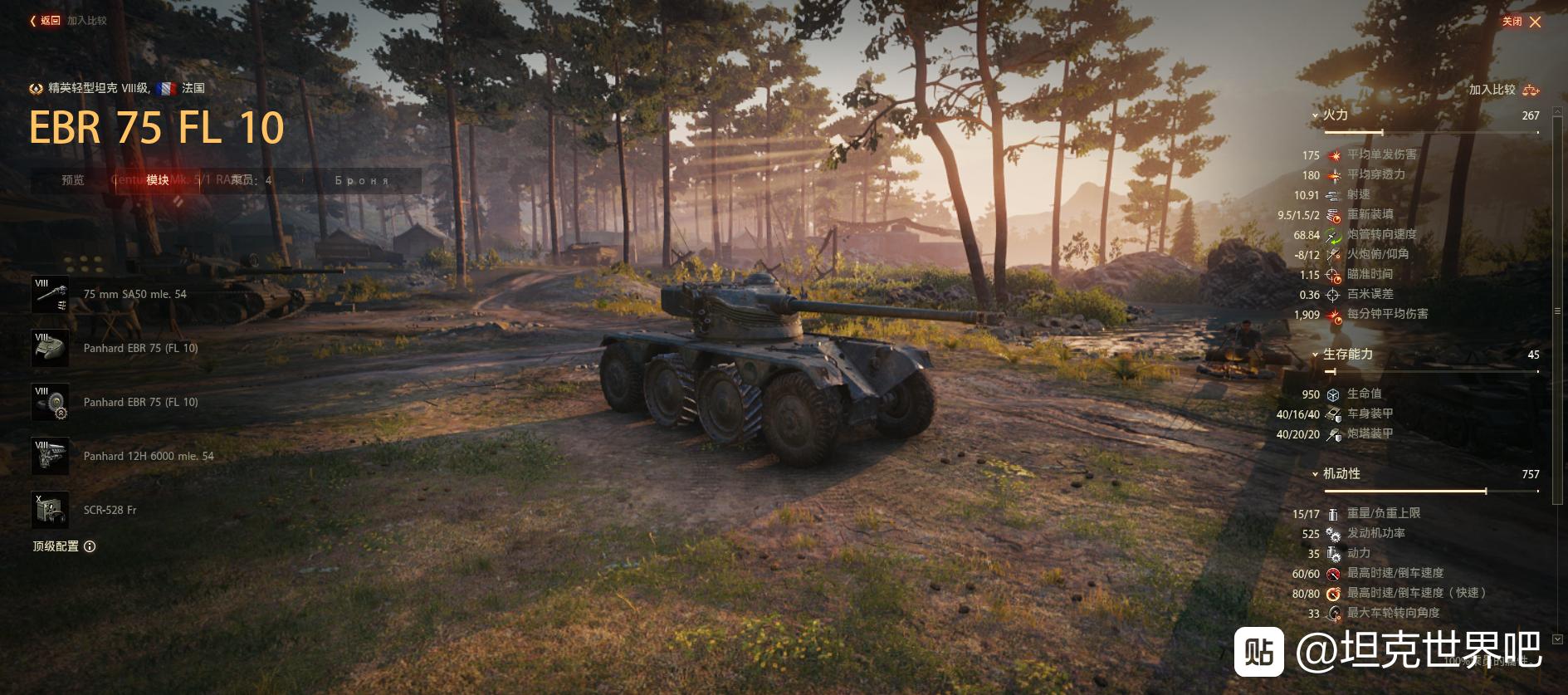Go back using the 返回 button
Viewport: 1568px width, 695px height.
tap(46, 21)
